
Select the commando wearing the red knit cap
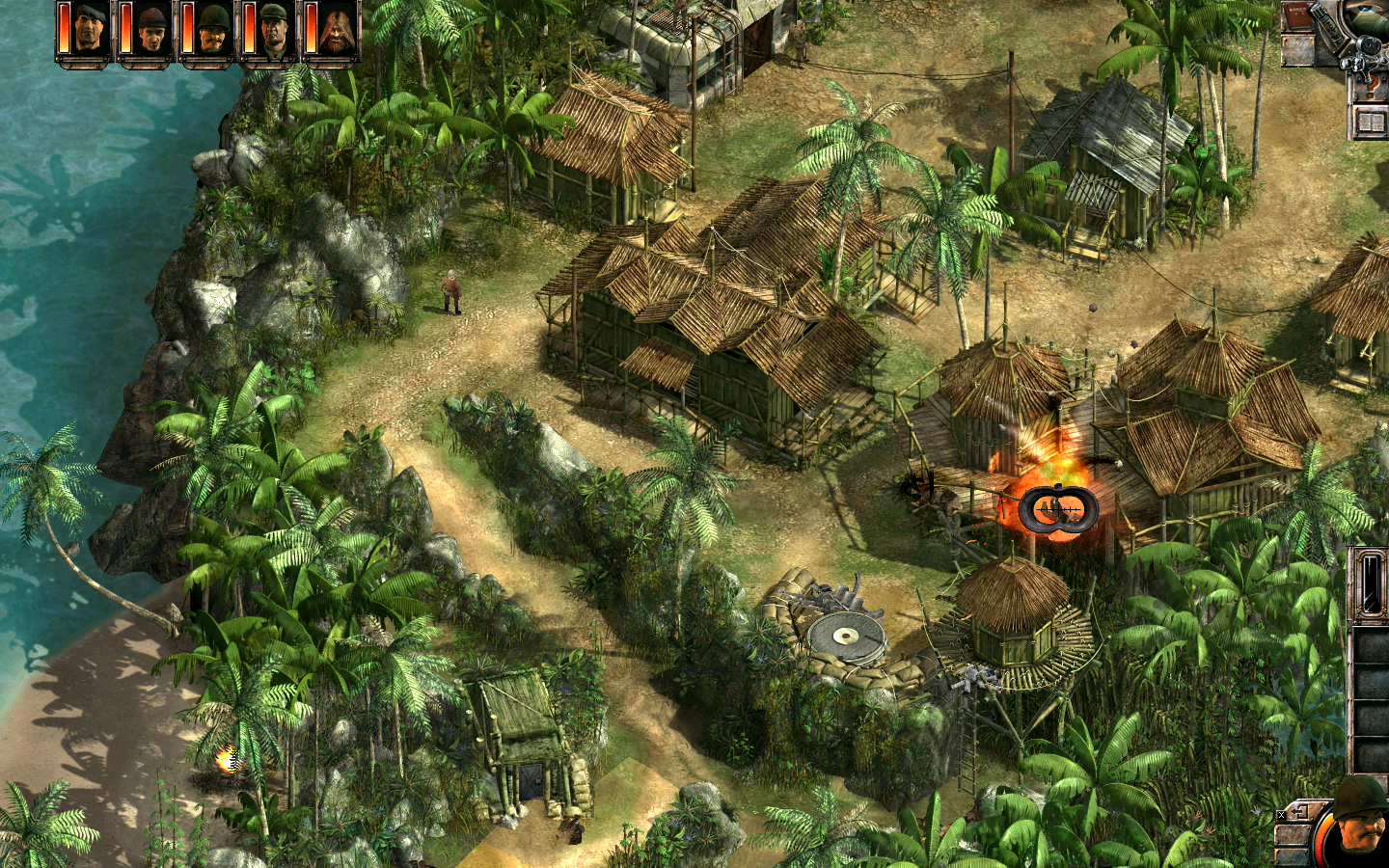[150, 31]
